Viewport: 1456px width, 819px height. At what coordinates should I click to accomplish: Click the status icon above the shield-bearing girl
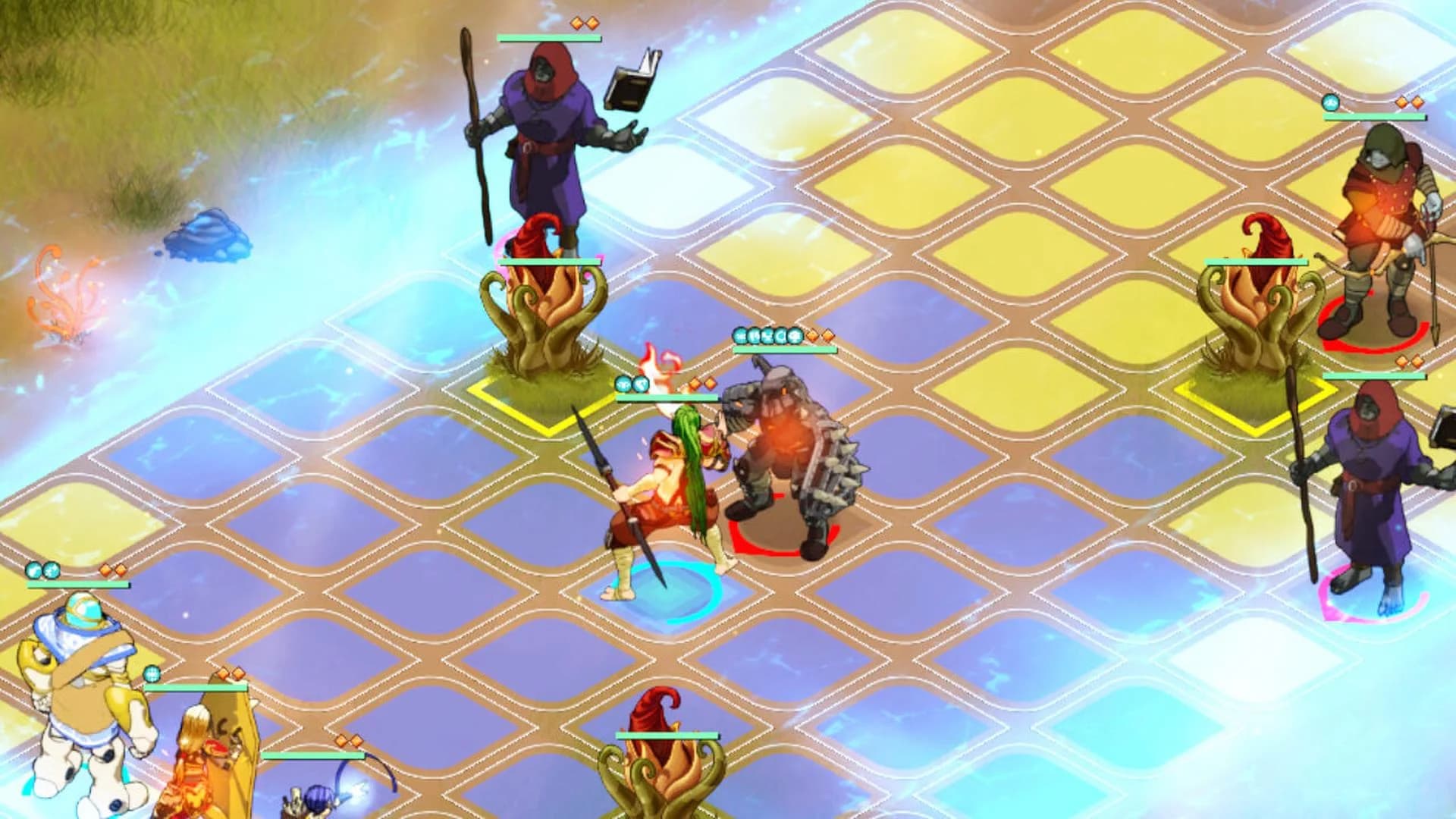pos(152,674)
